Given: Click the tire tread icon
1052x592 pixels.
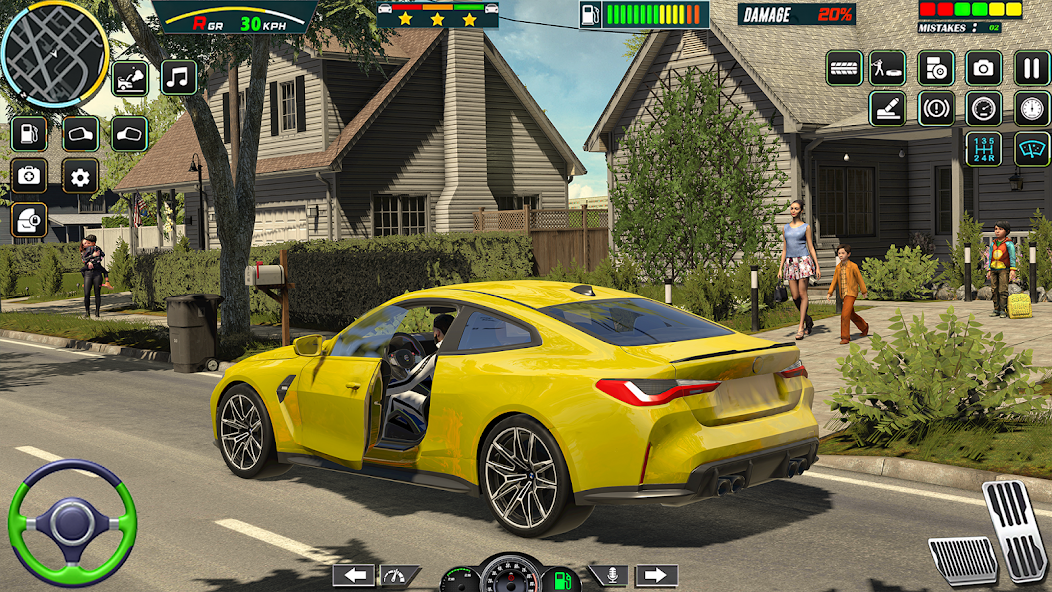Looking at the screenshot, I should coord(844,68).
